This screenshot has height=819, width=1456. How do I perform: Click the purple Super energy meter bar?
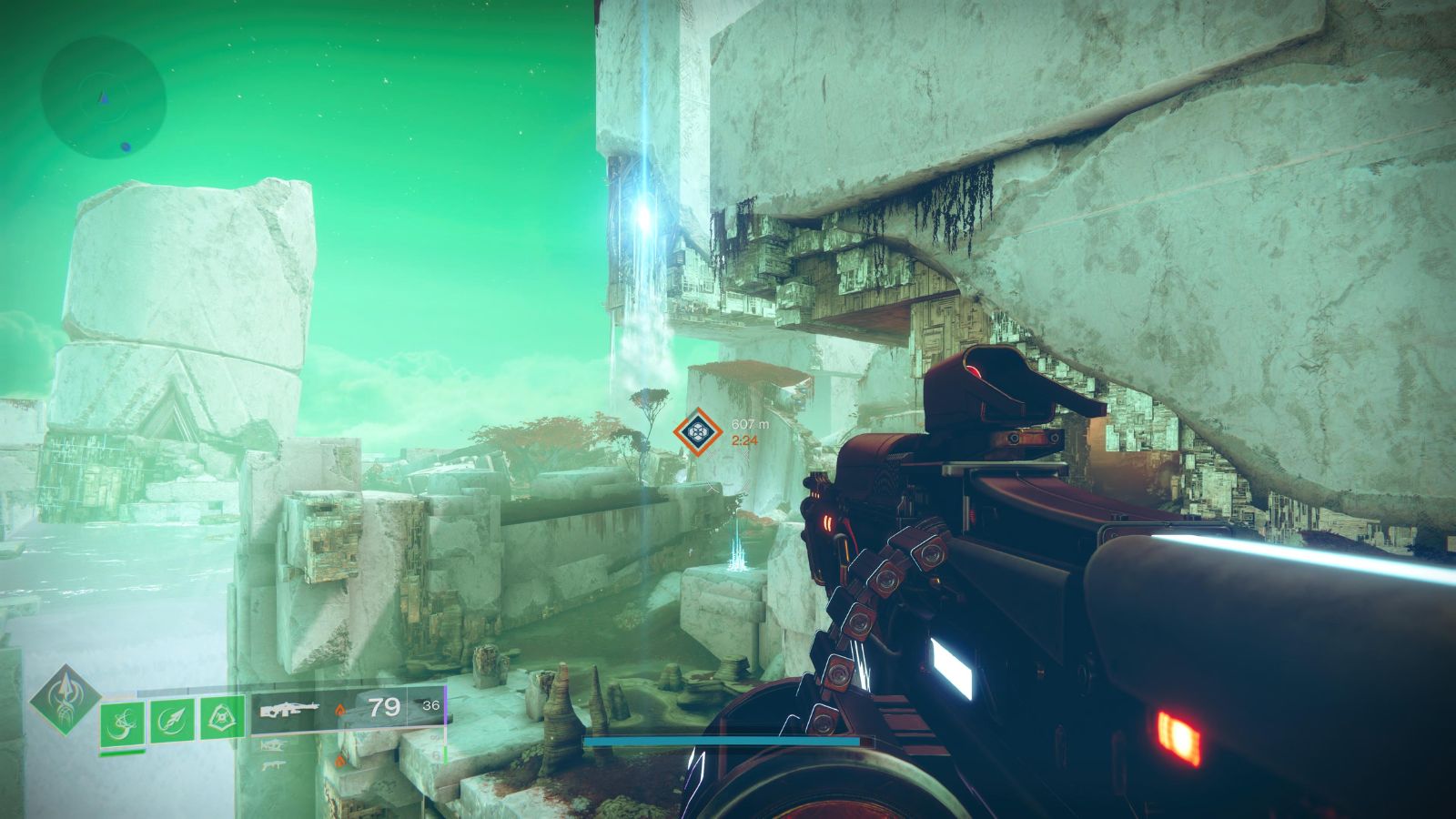[444, 705]
